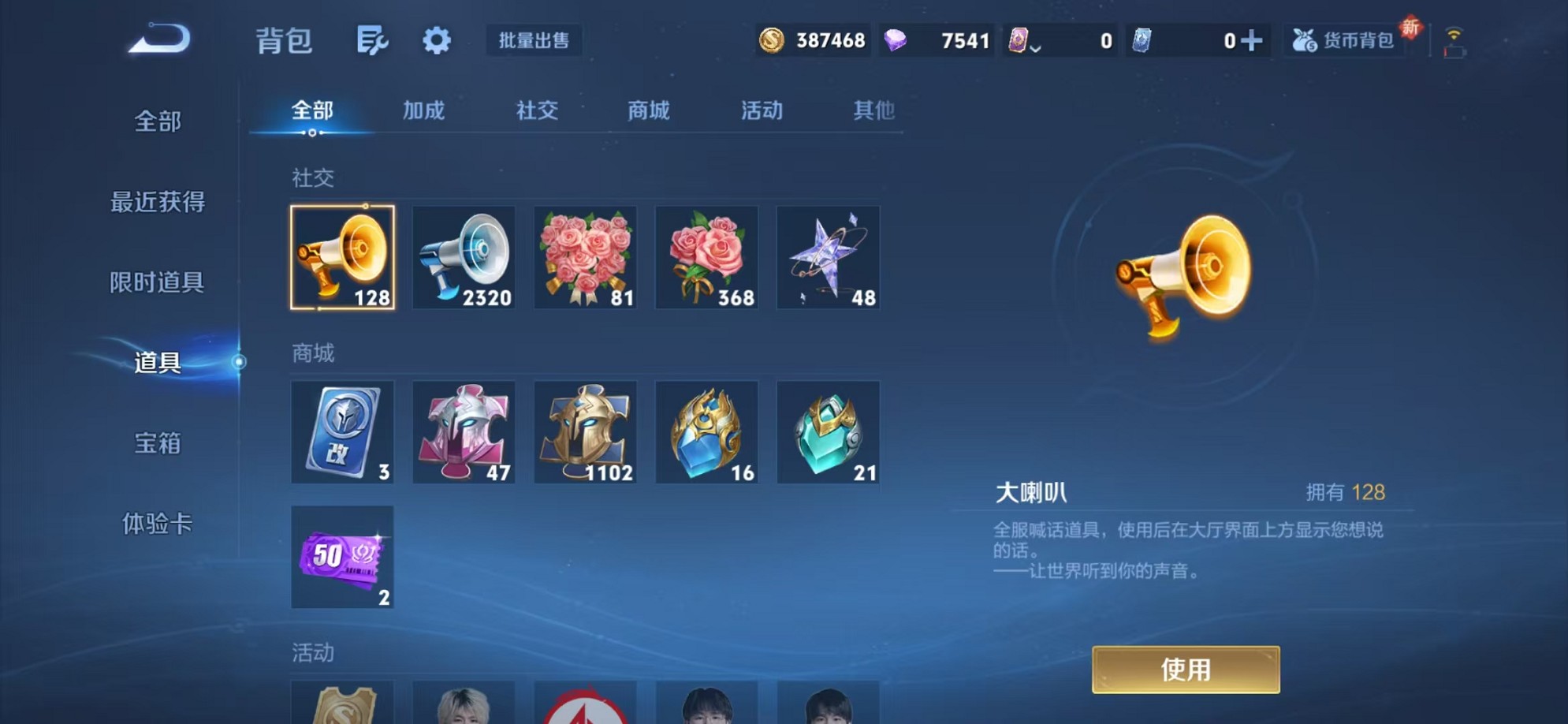
Task: Click the plus to add blue ticket currency
Action: point(1252,39)
